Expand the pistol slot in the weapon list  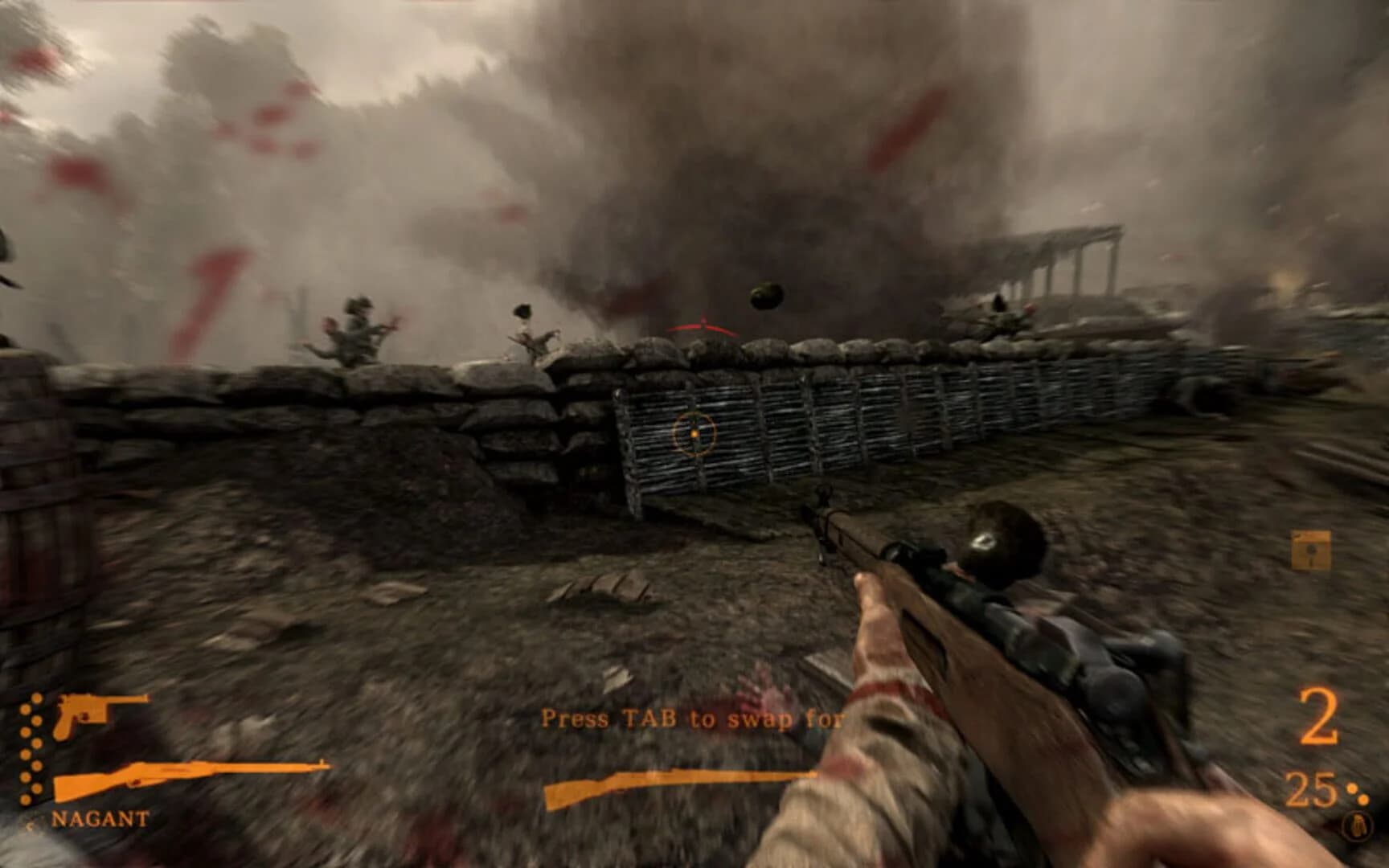(x=88, y=714)
